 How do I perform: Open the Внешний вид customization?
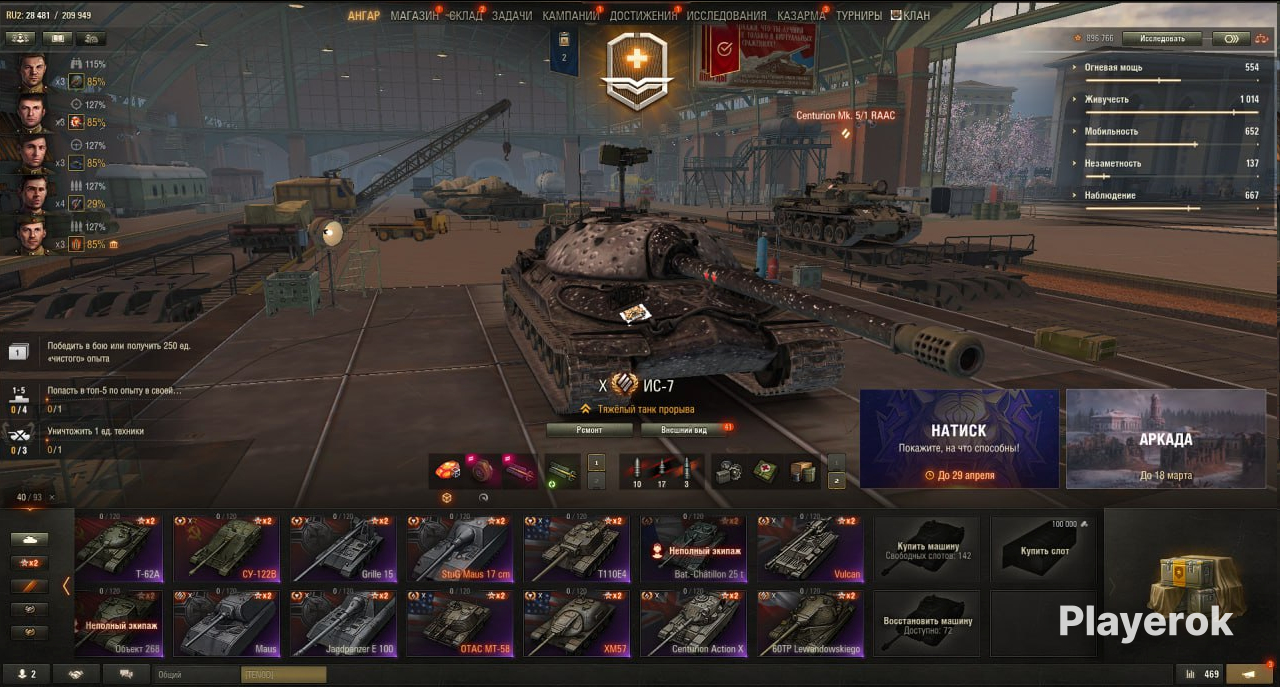click(x=686, y=430)
